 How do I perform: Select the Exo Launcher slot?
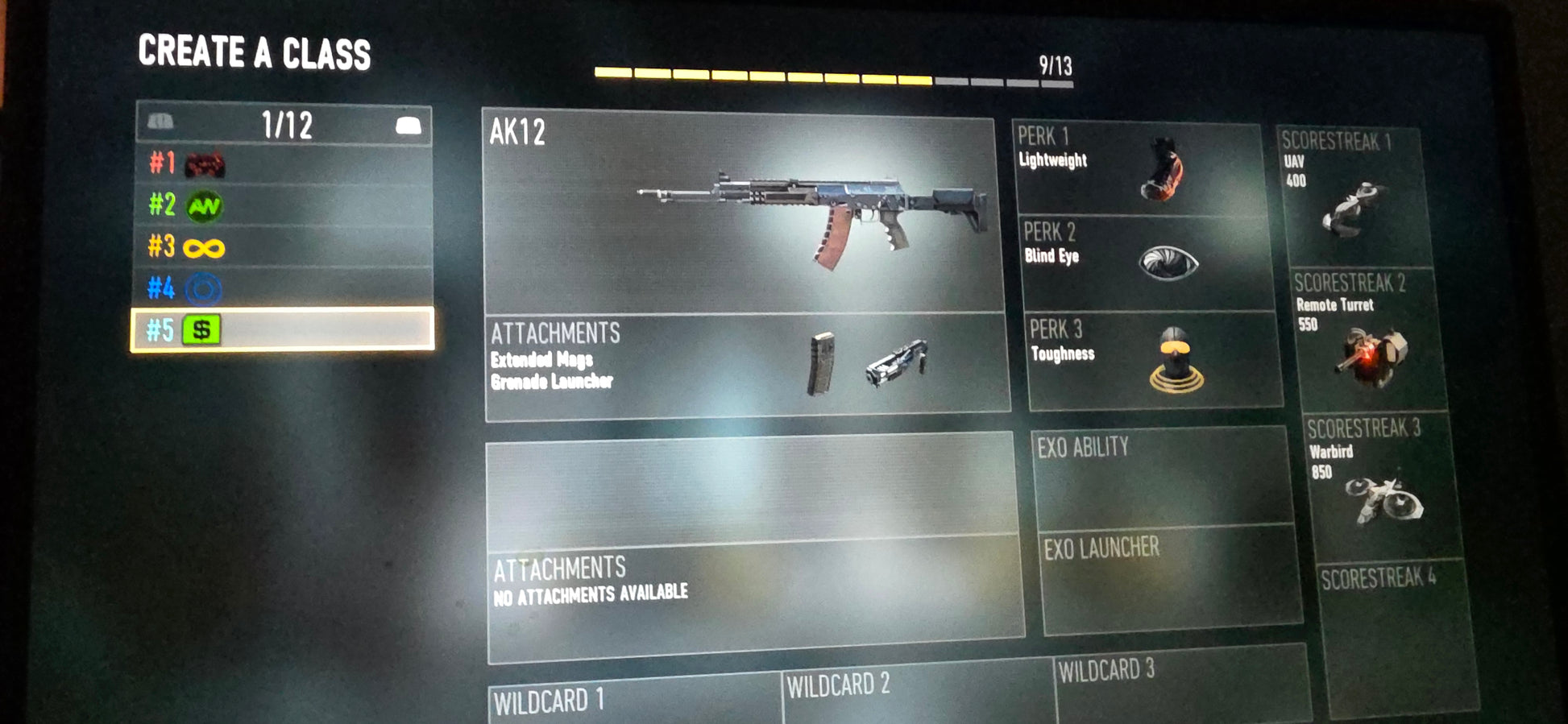[x=1170, y=578]
